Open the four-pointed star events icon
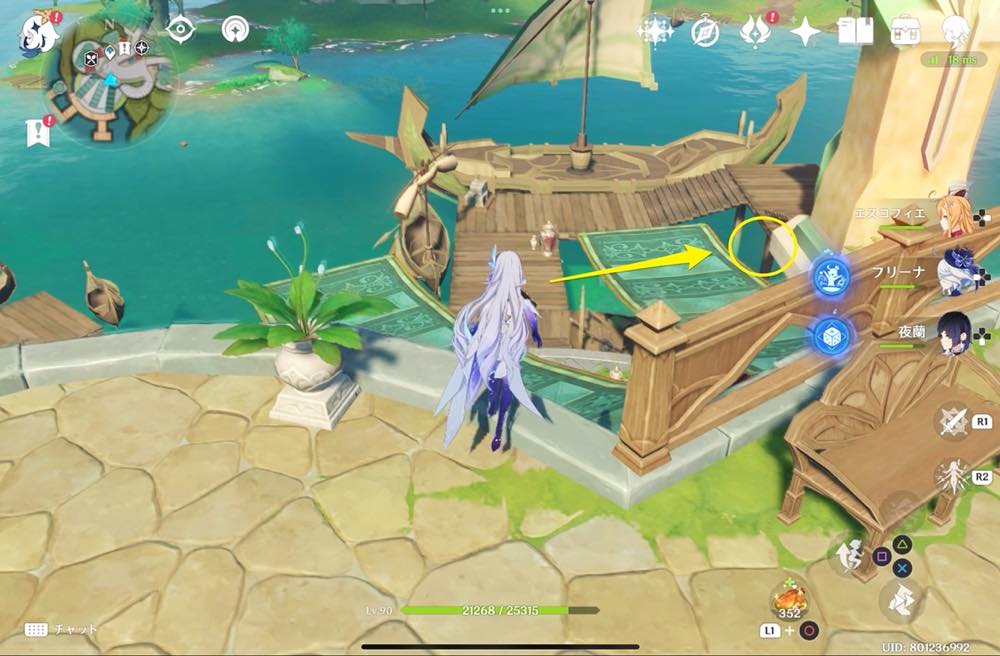 (804, 32)
